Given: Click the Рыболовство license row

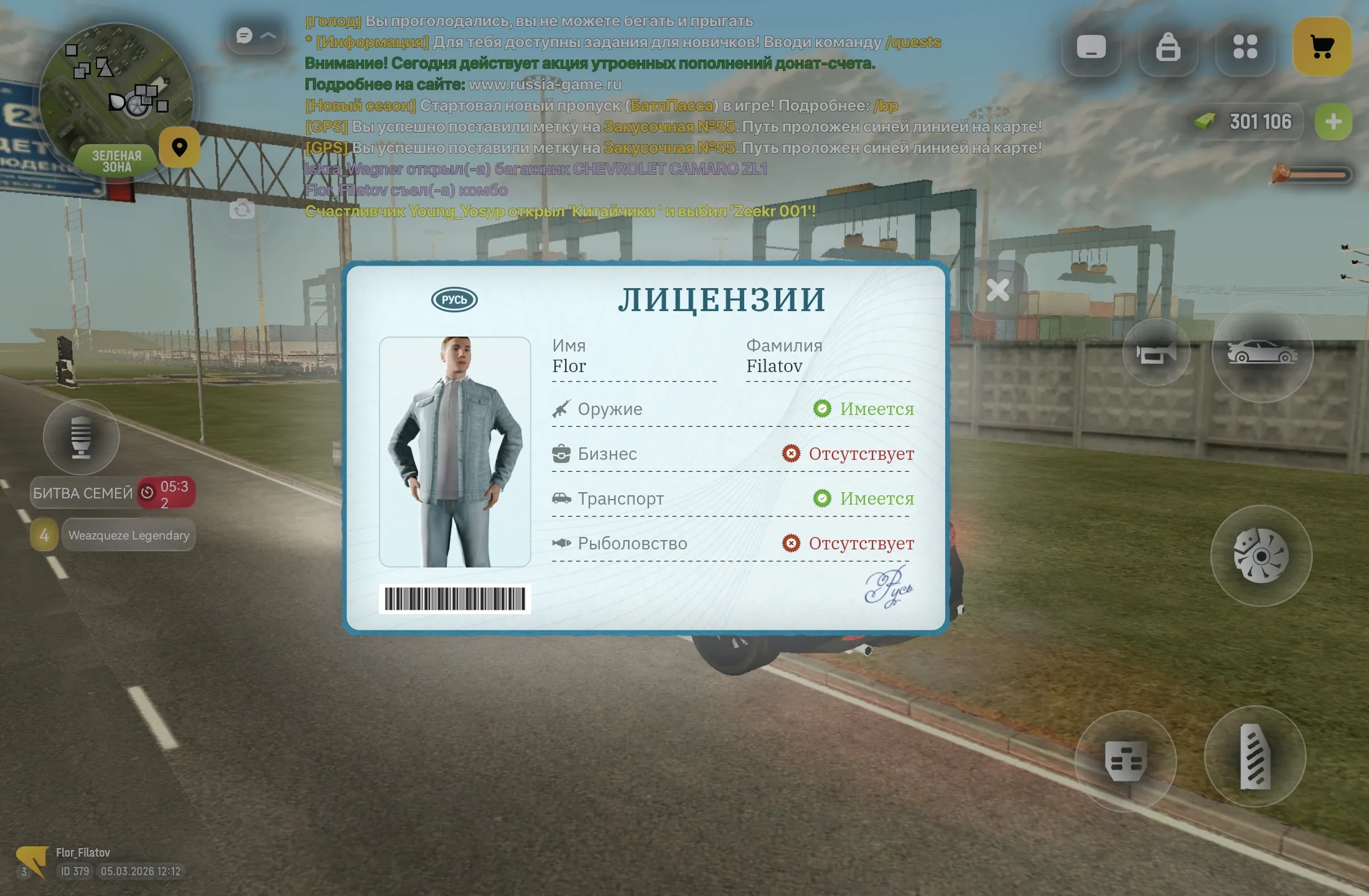Looking at the screenshot, I should point(732,543).
